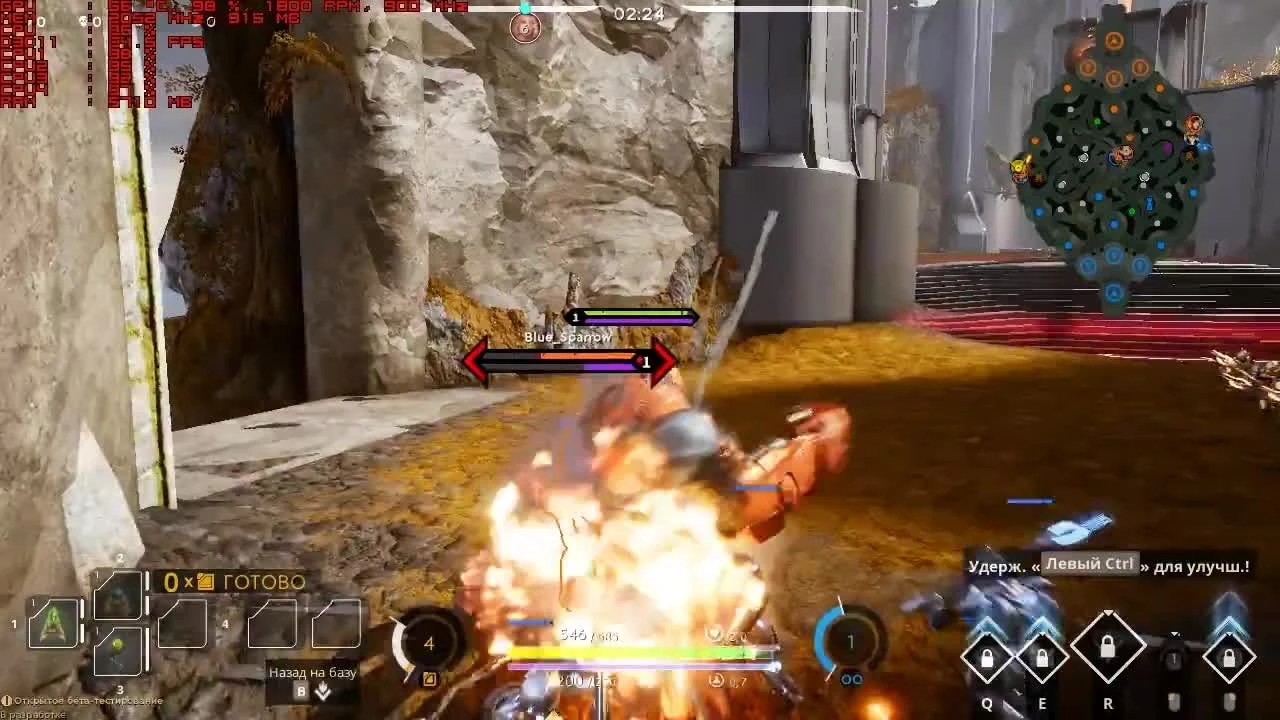Open the yellow card icon next to ГОТОВО

pos(206,581)
